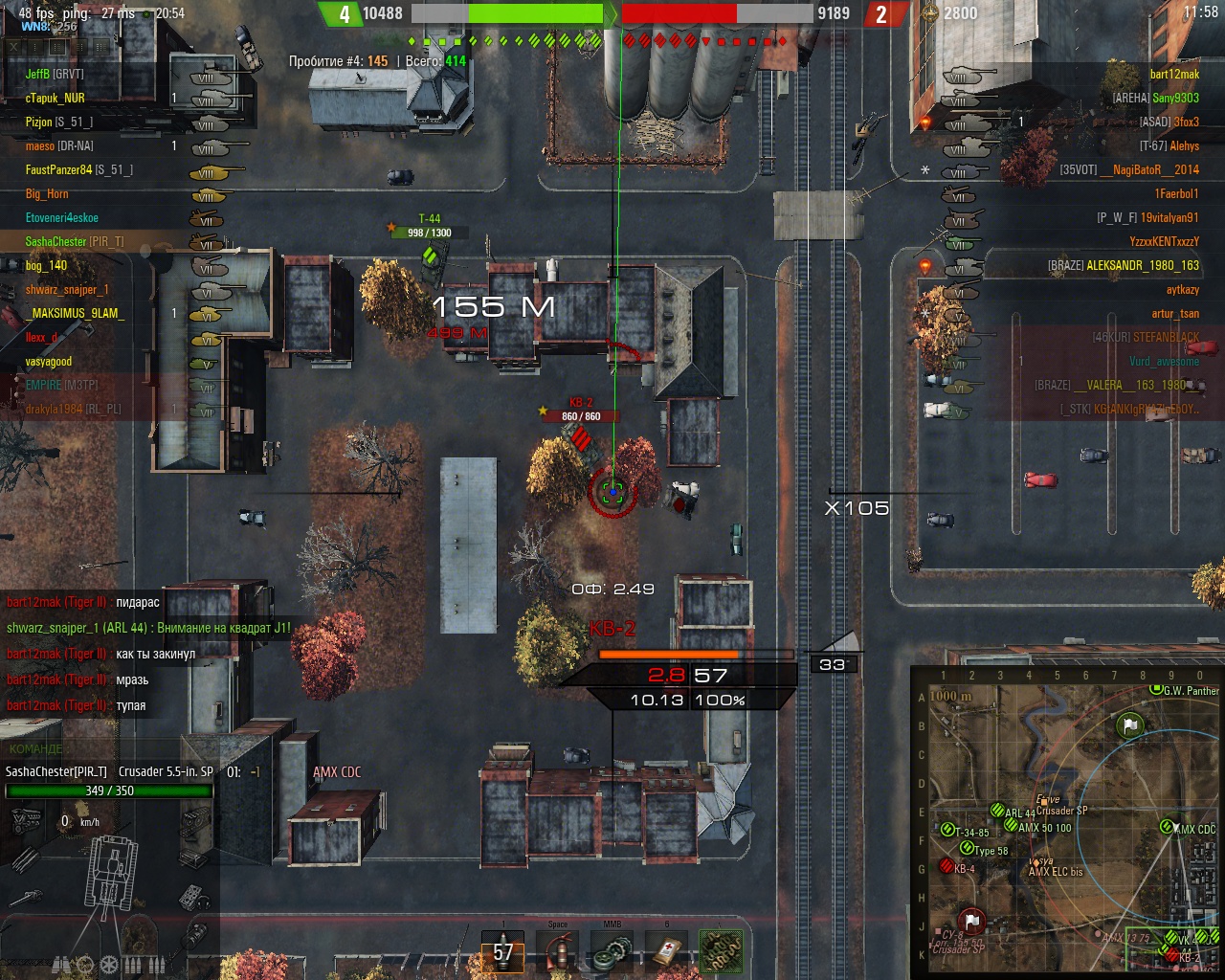Select JeffB [GRVT] in team list
The image size is (1225, 980).
[x=55, y=74]
